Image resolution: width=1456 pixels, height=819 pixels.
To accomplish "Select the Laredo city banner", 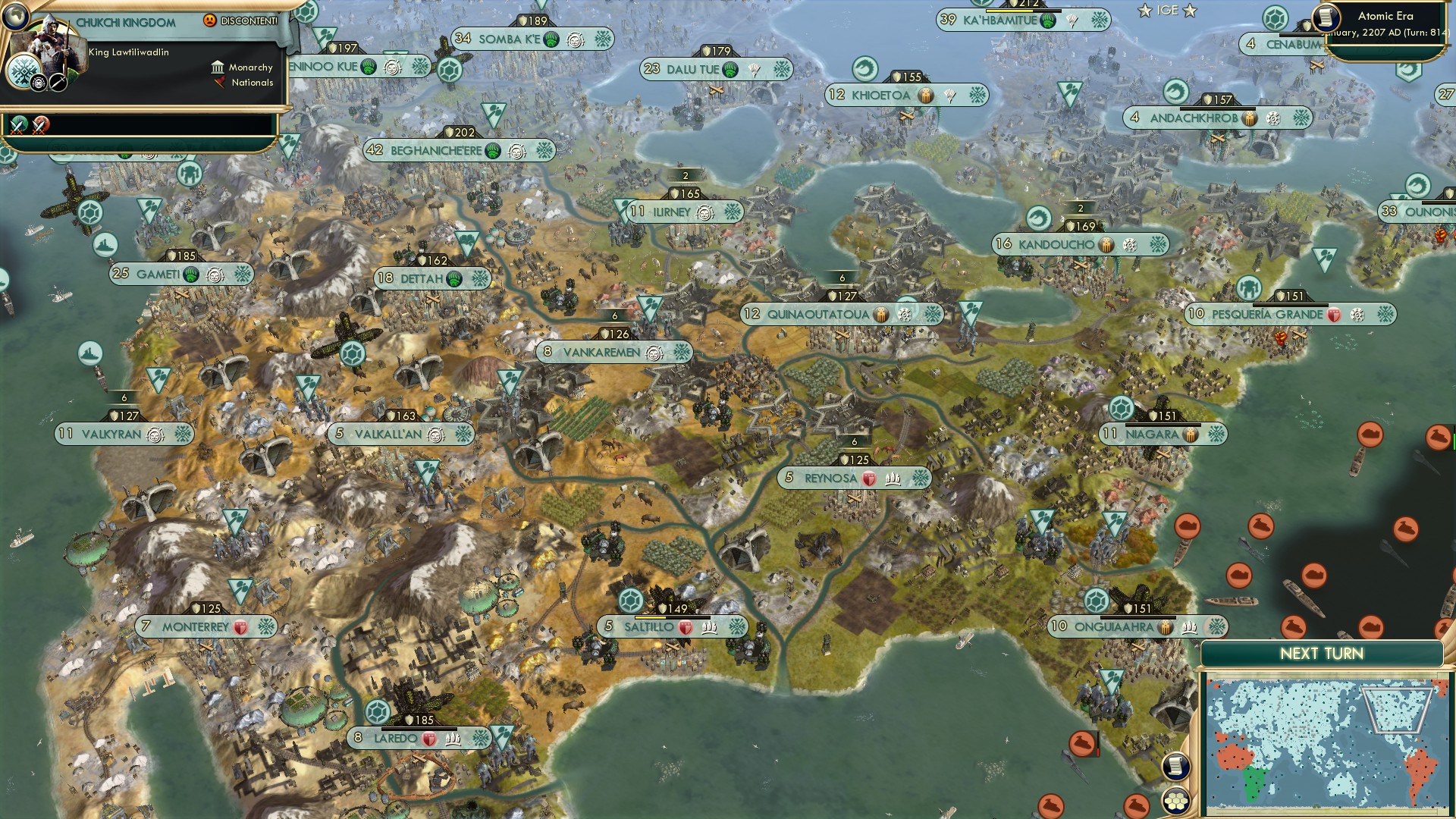I will click(x=395, y=739).
